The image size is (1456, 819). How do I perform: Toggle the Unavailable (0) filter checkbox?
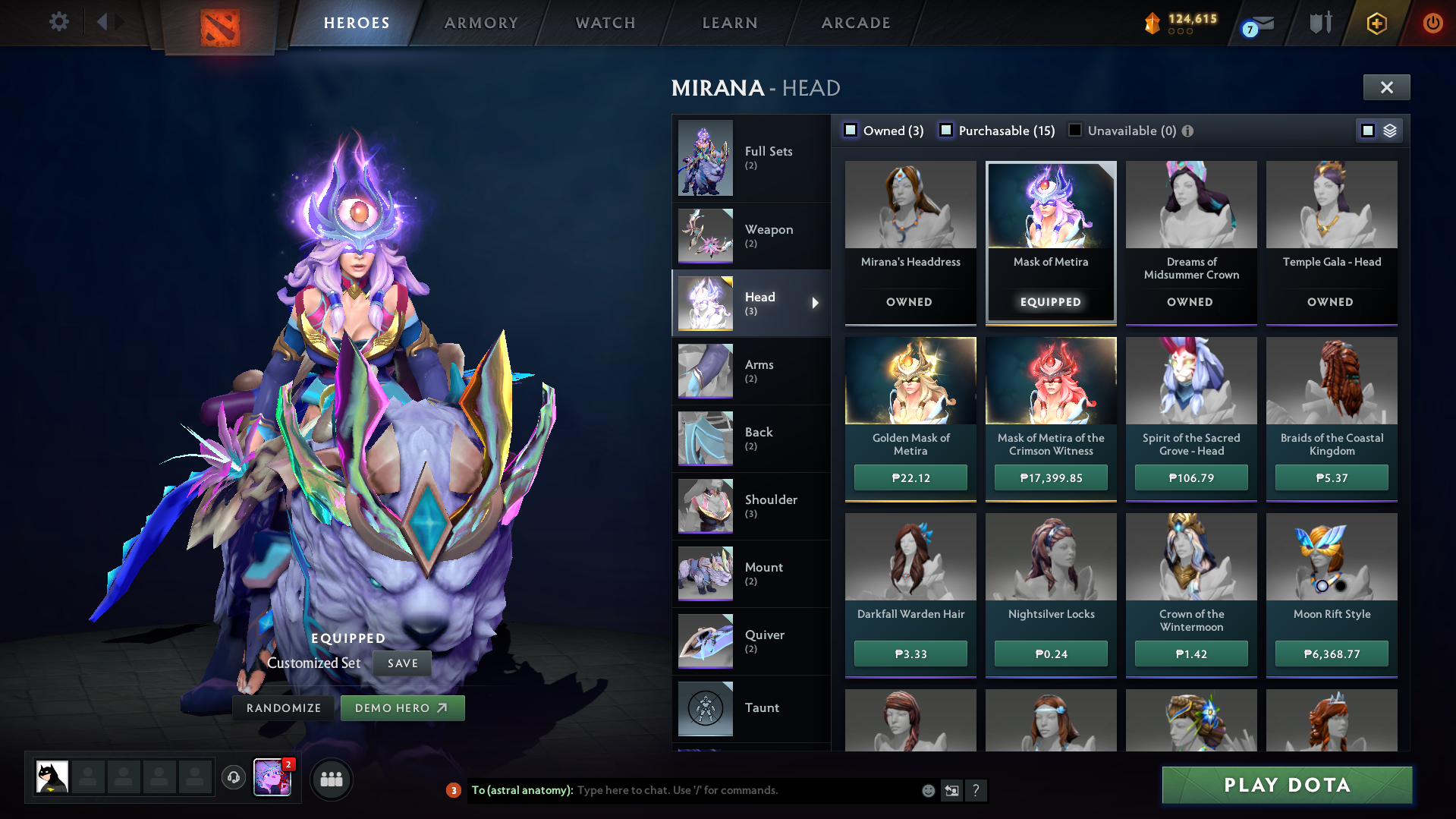pos(1074,130)
